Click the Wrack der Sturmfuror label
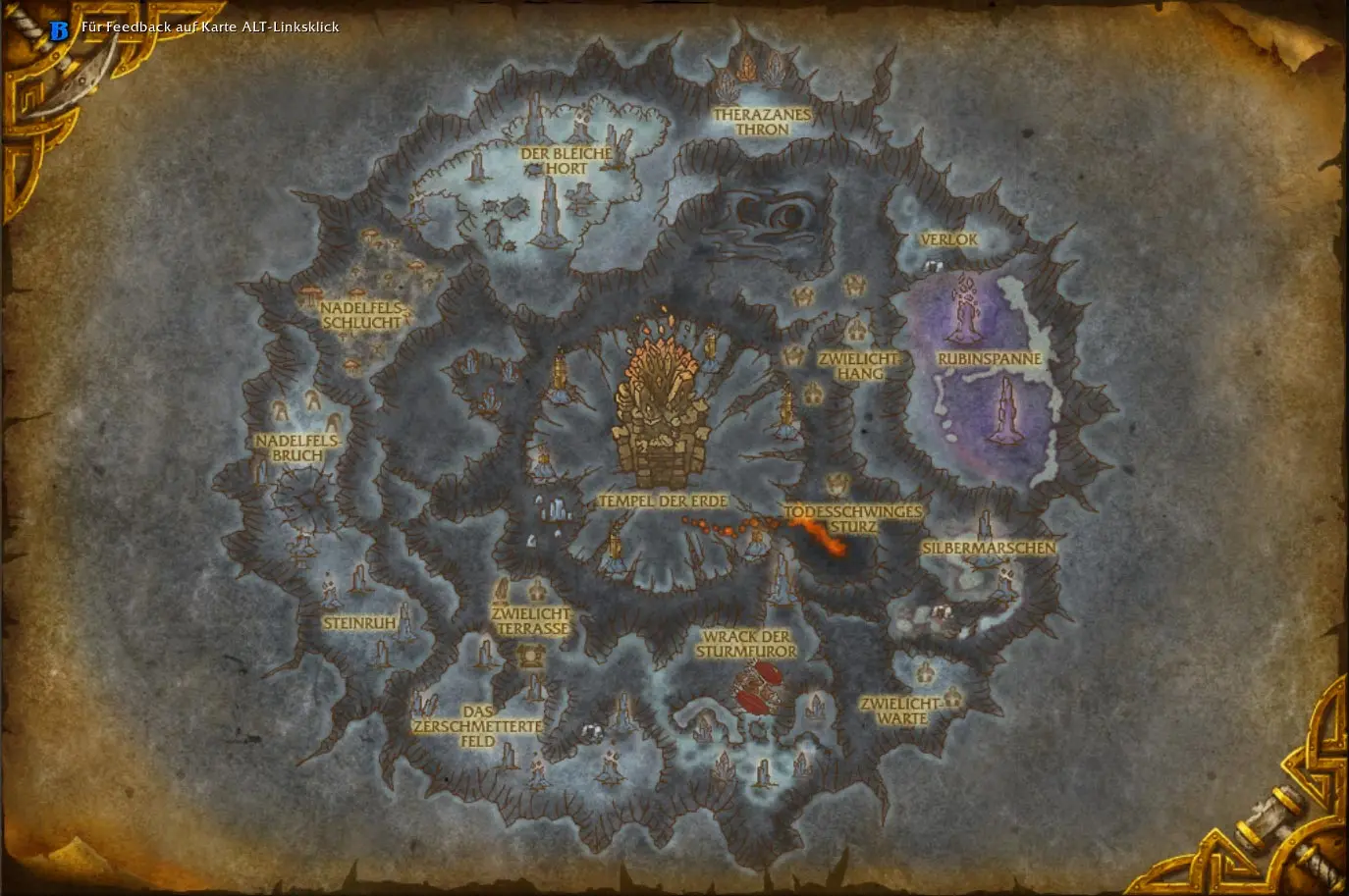This screenshot has width=1349, height=896. click(746, 643)
